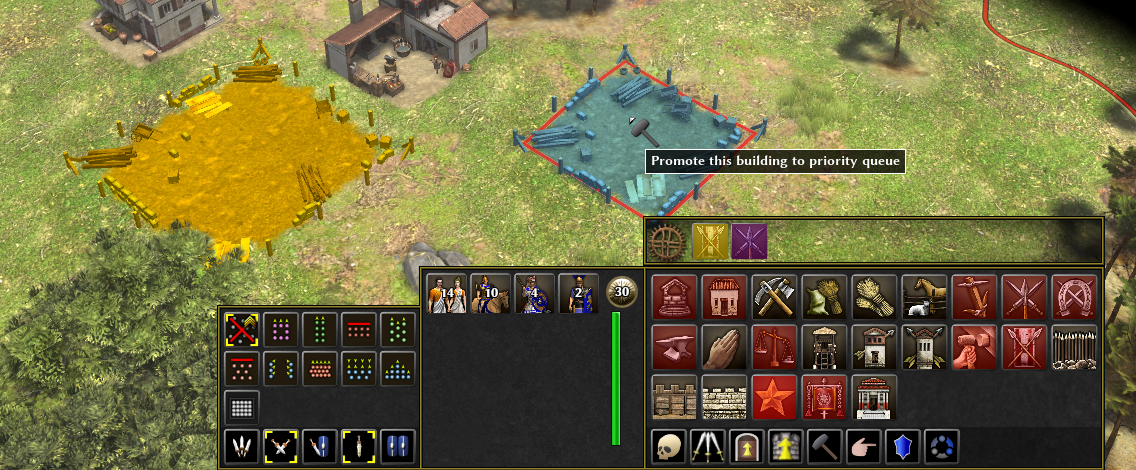Click the purple crossed spears tab icon
The height and width of the screenshot is (470, 1136).
pyautogui.click(x=749, y=242)
